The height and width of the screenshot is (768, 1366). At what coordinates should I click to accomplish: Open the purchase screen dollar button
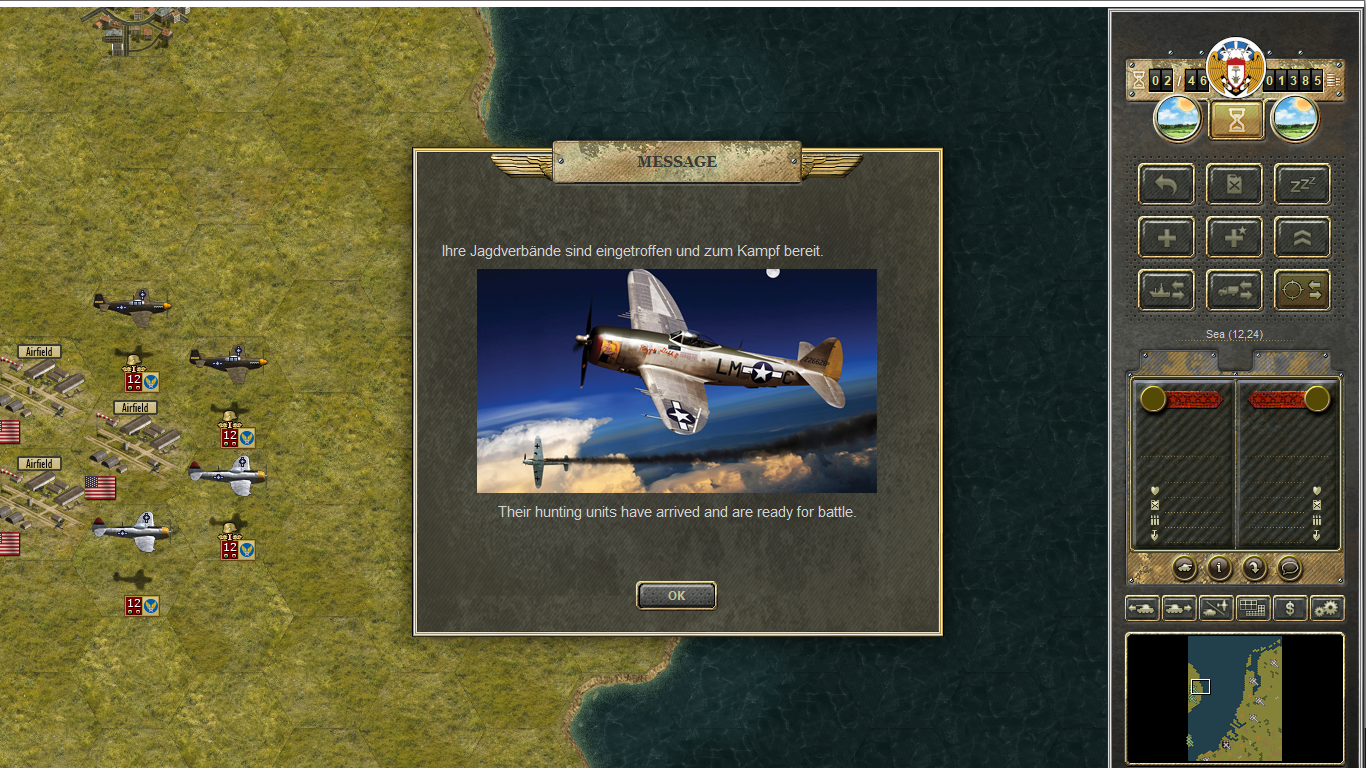[1290, 608]
